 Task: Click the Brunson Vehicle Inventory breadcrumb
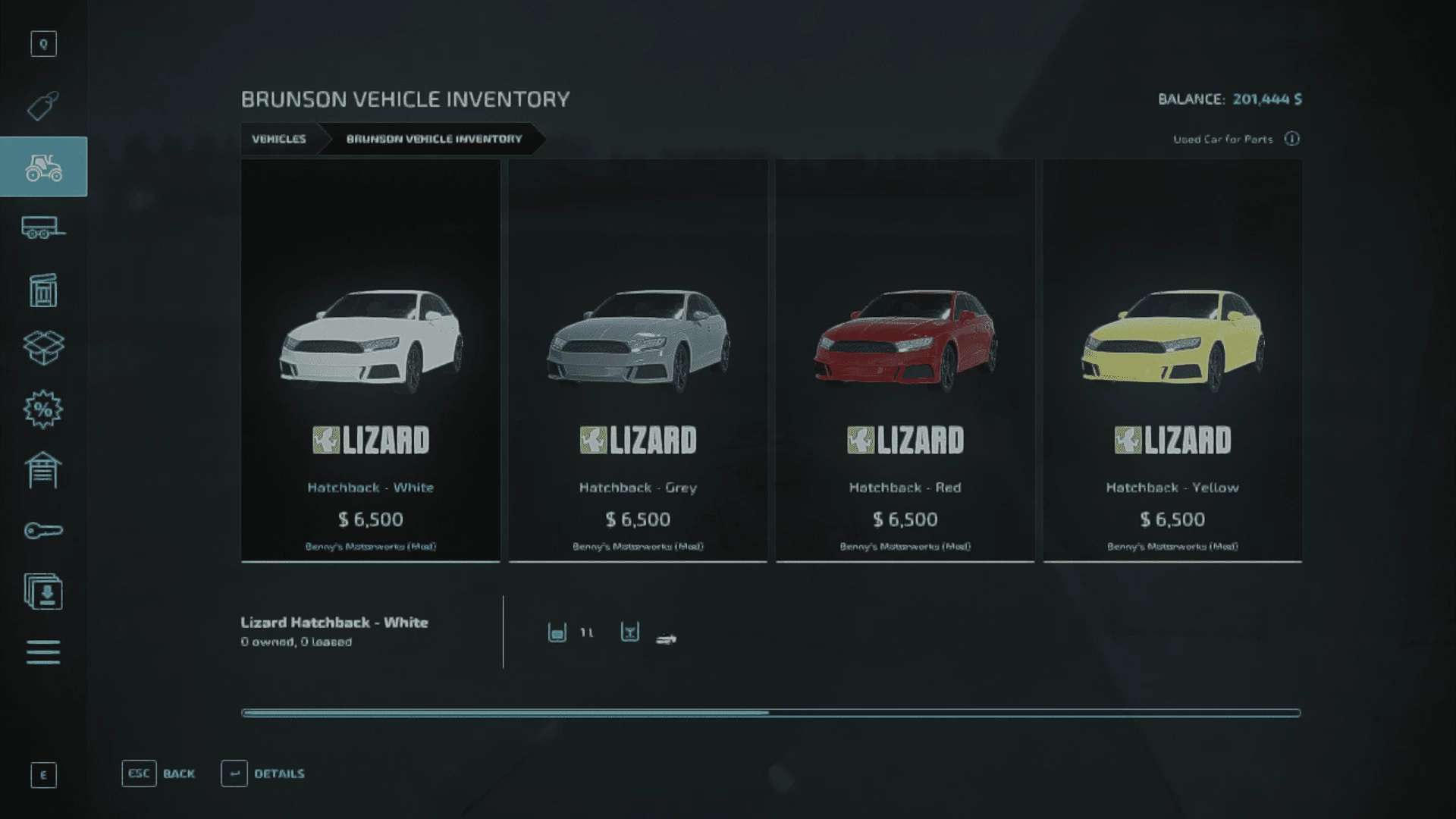point(434,139)
